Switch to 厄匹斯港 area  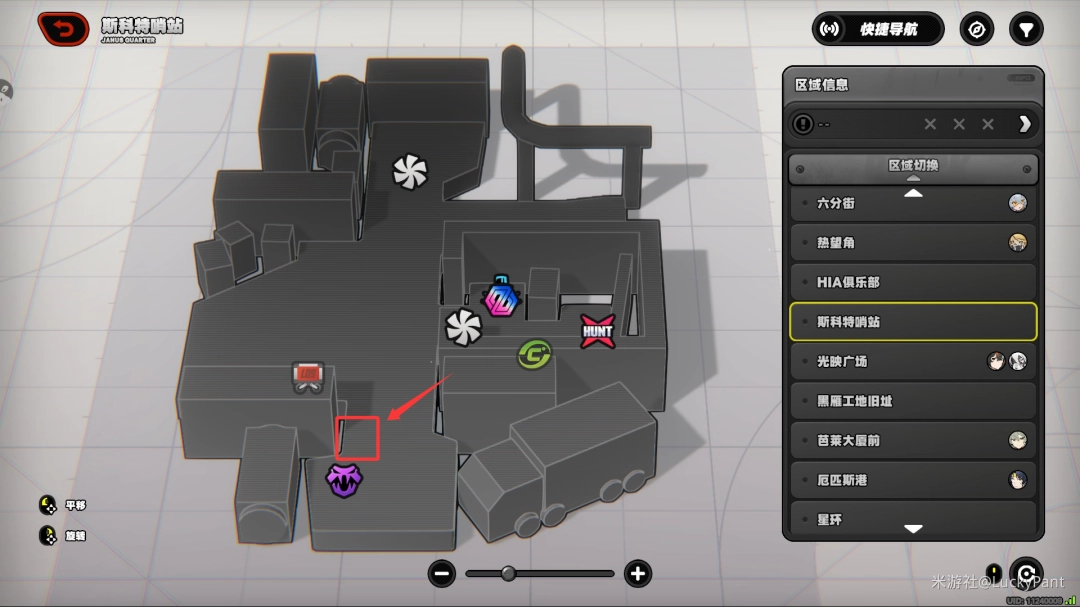coord(912,480)
